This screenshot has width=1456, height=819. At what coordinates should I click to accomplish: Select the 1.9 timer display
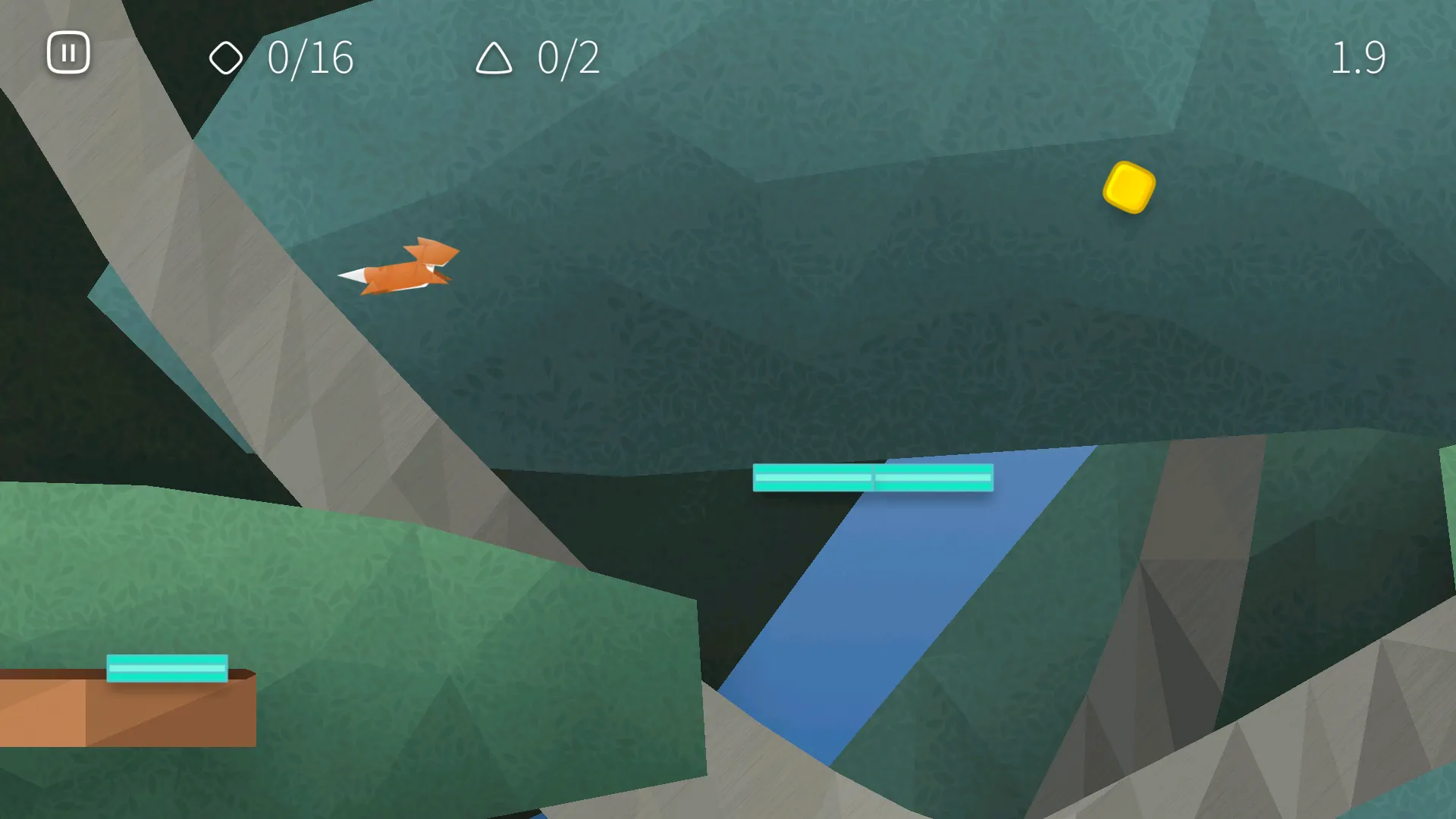[1360, 58]
